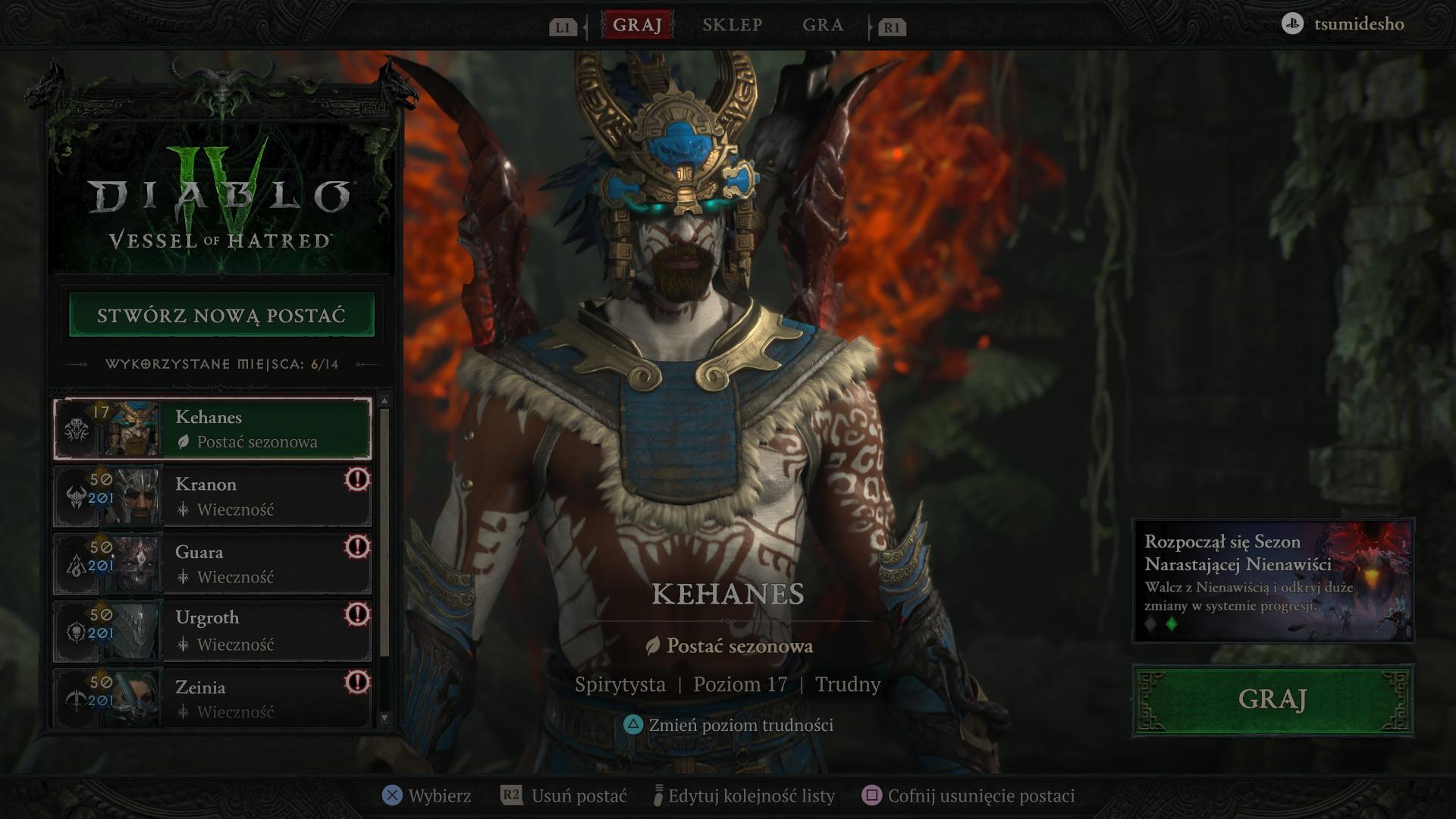
Task: Click the red alert icon on Kranon
Action: (x=357, y=479)
